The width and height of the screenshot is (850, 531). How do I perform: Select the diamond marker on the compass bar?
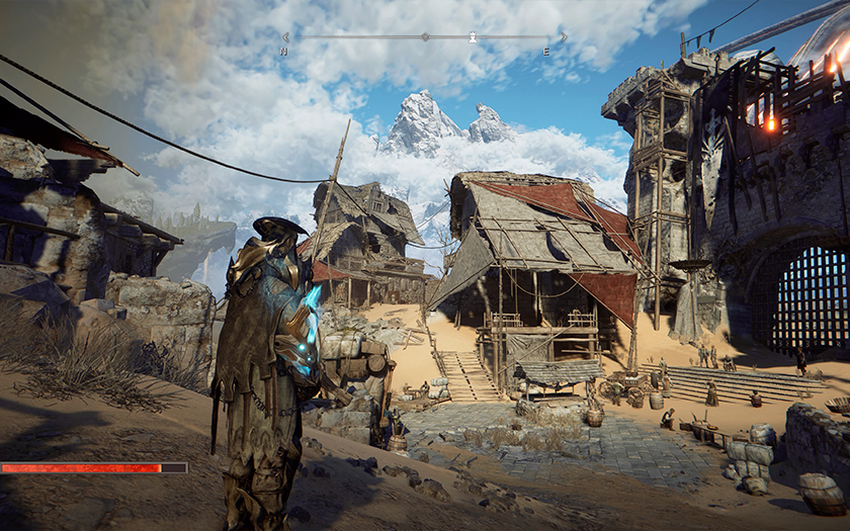point(424,37)
